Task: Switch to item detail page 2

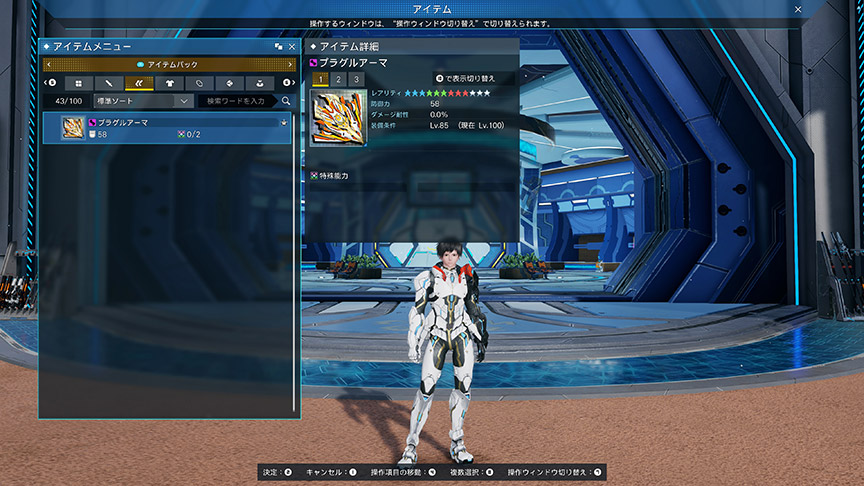Action: tap(338, 79)
